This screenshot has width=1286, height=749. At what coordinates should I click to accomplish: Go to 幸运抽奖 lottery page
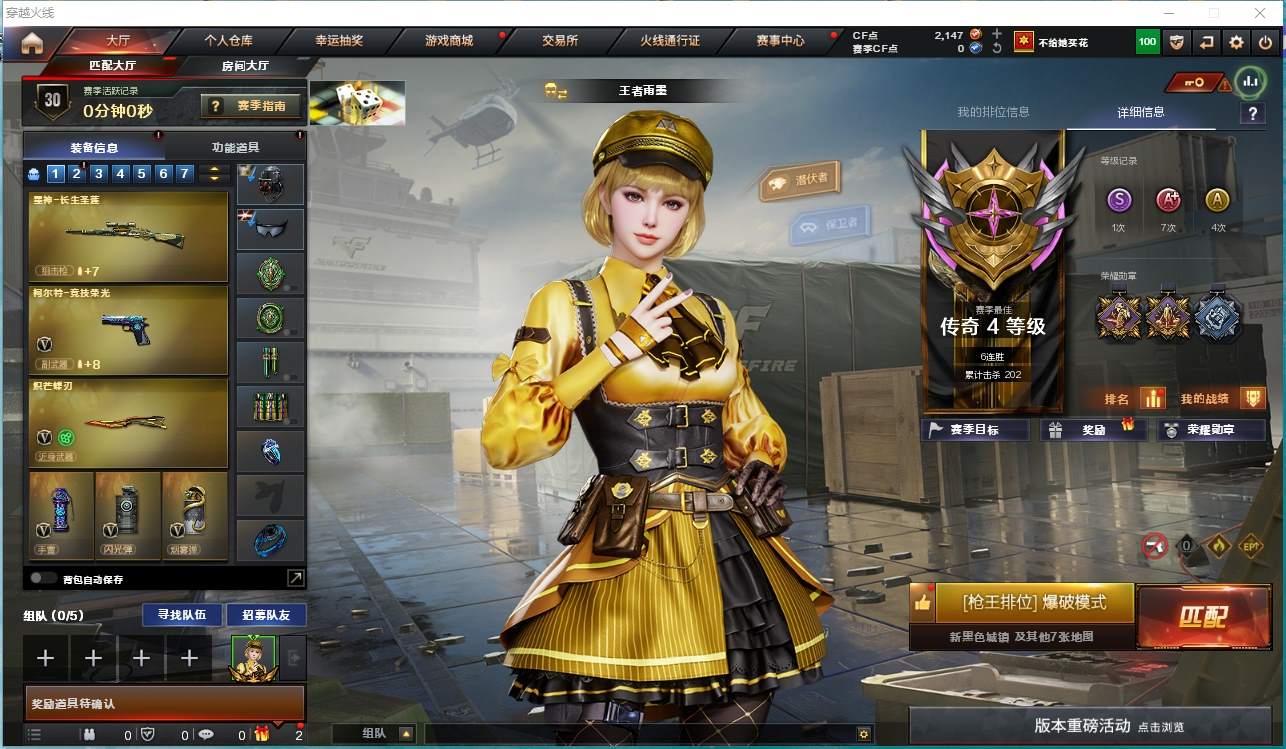pyautogui.click(x=339, y=41)
